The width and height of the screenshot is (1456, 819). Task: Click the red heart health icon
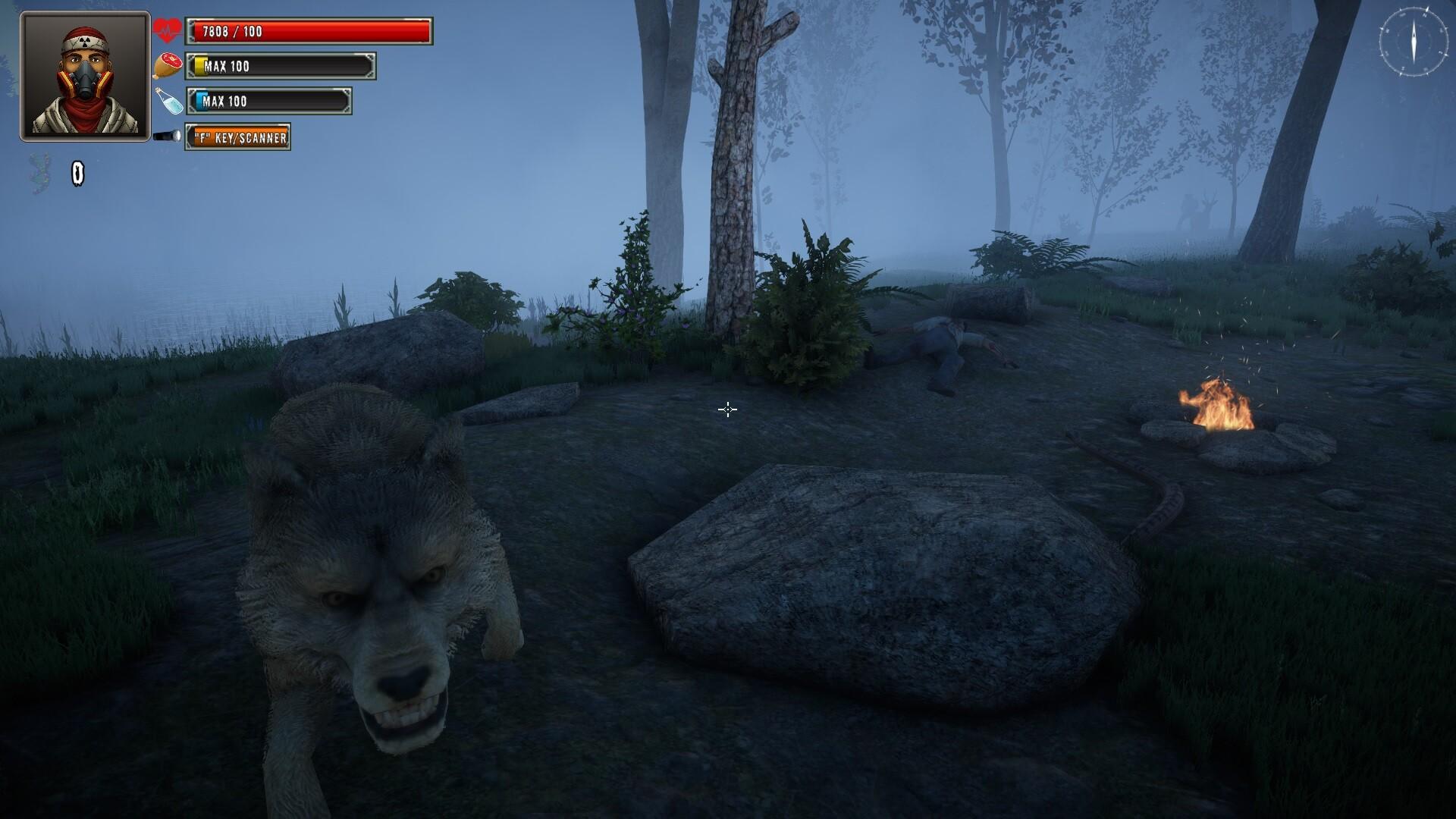tap(167, 31)
